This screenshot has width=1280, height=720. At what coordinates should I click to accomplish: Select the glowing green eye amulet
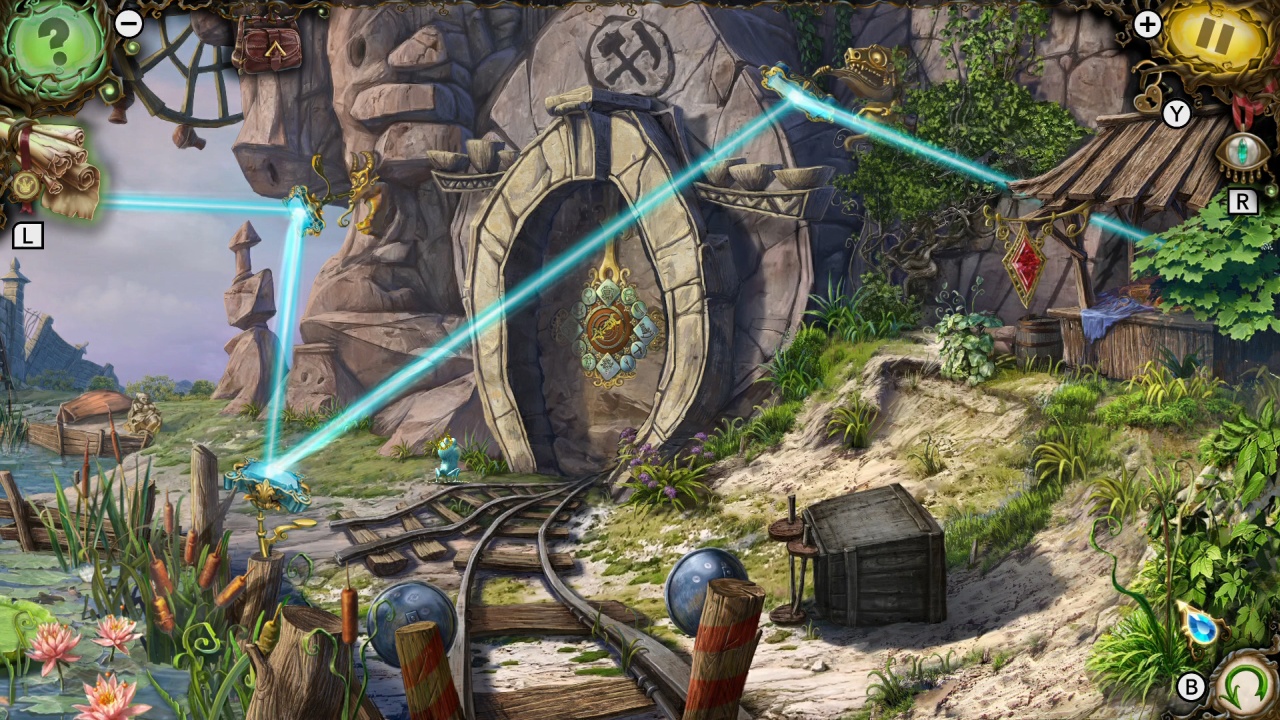click(x=1243, y=148)
